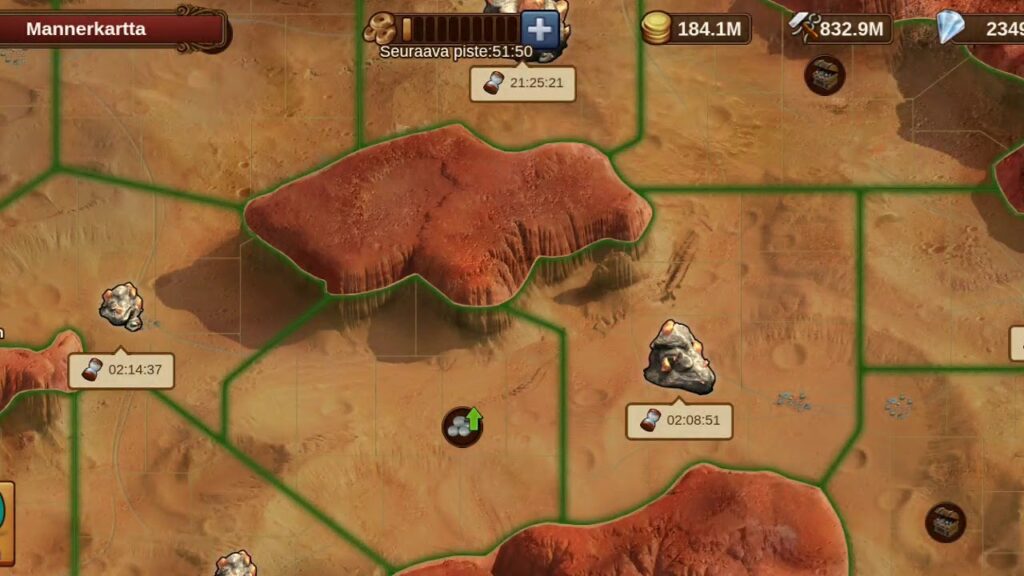Open the deposit tagged with the 02:08:51 timer
Image resolution: width=1024 pixels, height=576 pixels.
pyautogui.click(x=679, y=357)
